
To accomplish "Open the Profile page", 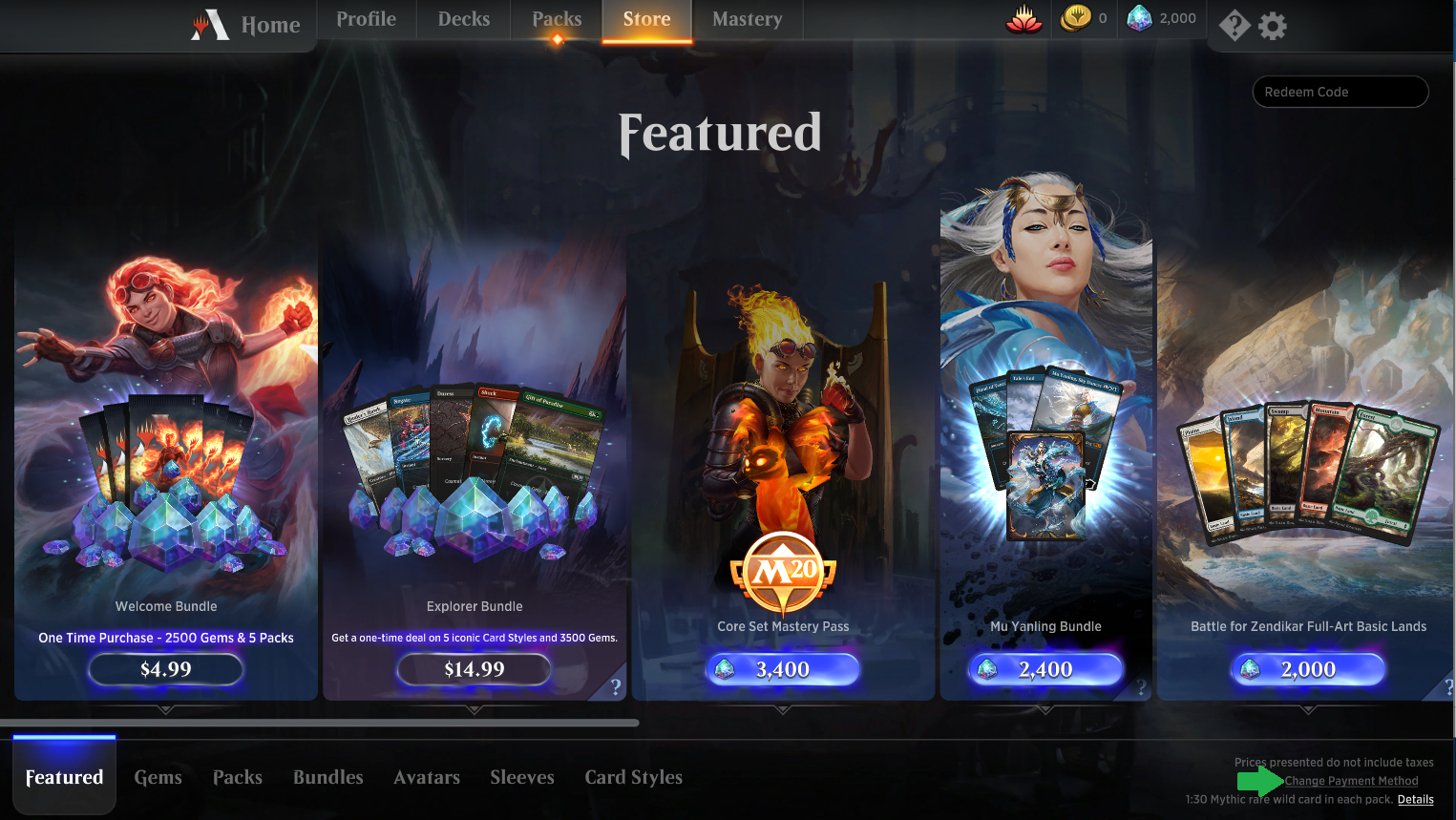I will pyautogui.click(x=366, y=18).
